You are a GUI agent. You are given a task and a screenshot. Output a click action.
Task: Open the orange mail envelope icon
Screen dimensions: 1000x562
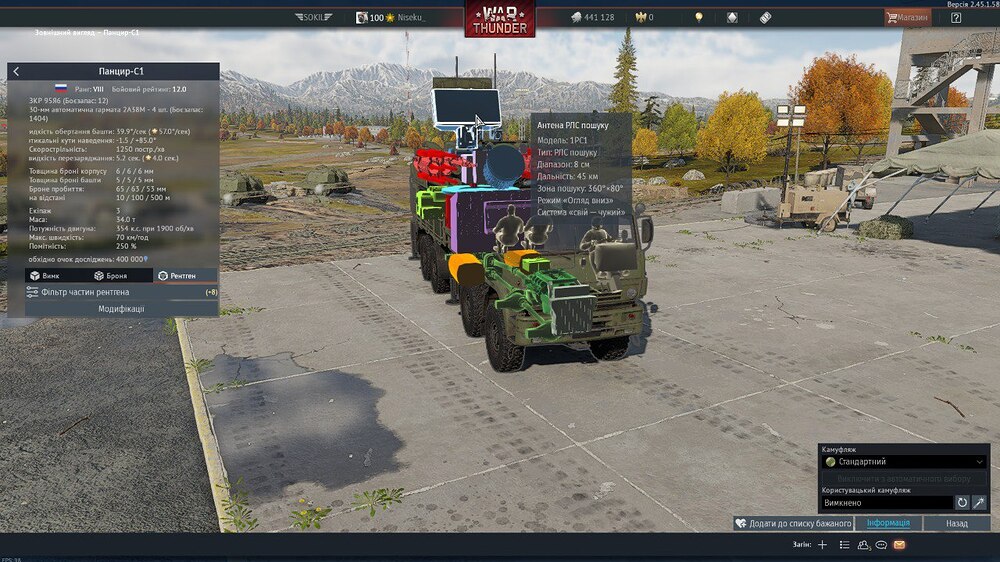(x=899, y=545)
